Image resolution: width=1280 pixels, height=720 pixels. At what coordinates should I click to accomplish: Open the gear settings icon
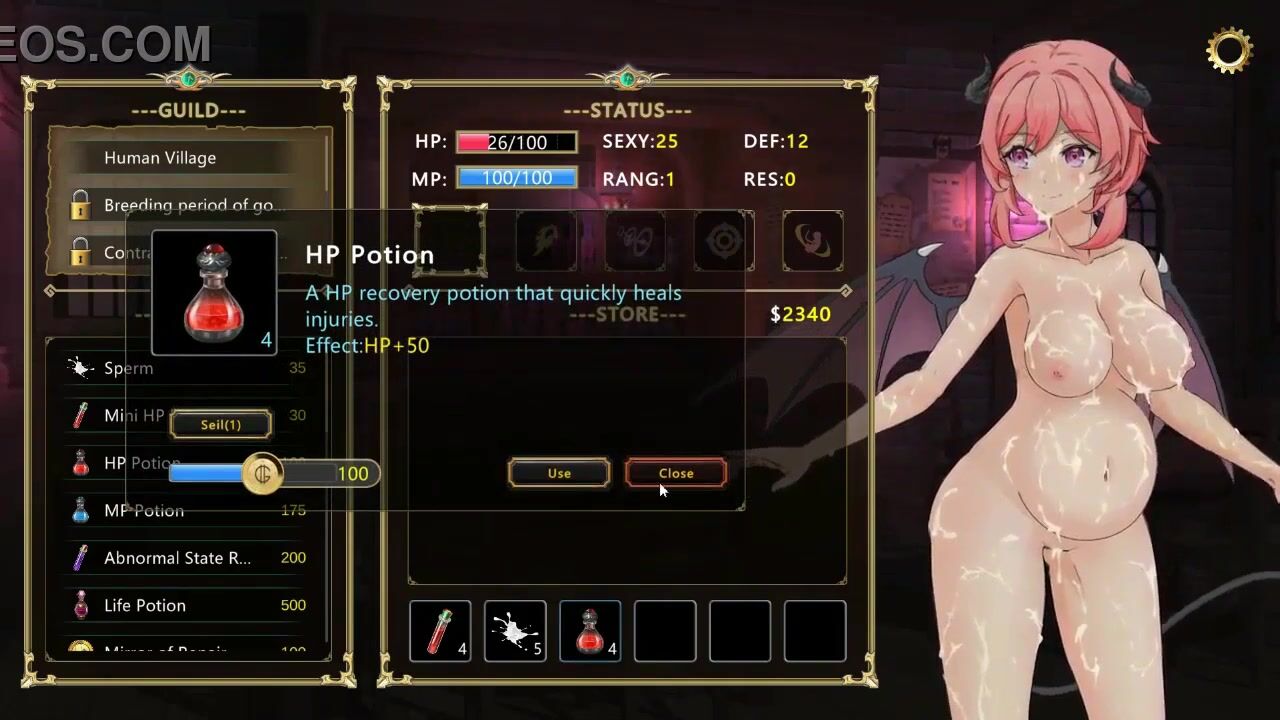[x=1229, y=50]
